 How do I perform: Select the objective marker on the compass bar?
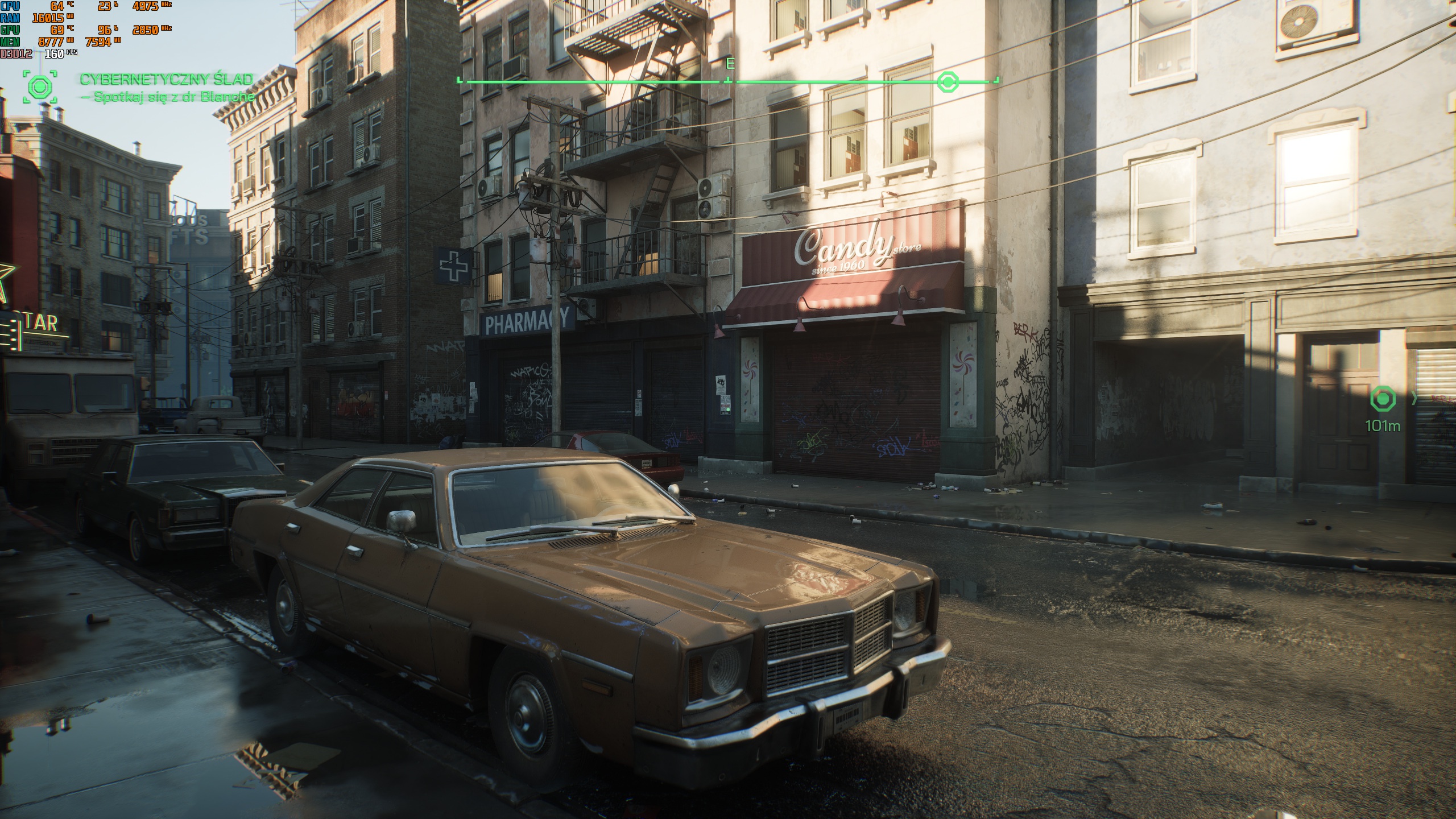(948, 82)
